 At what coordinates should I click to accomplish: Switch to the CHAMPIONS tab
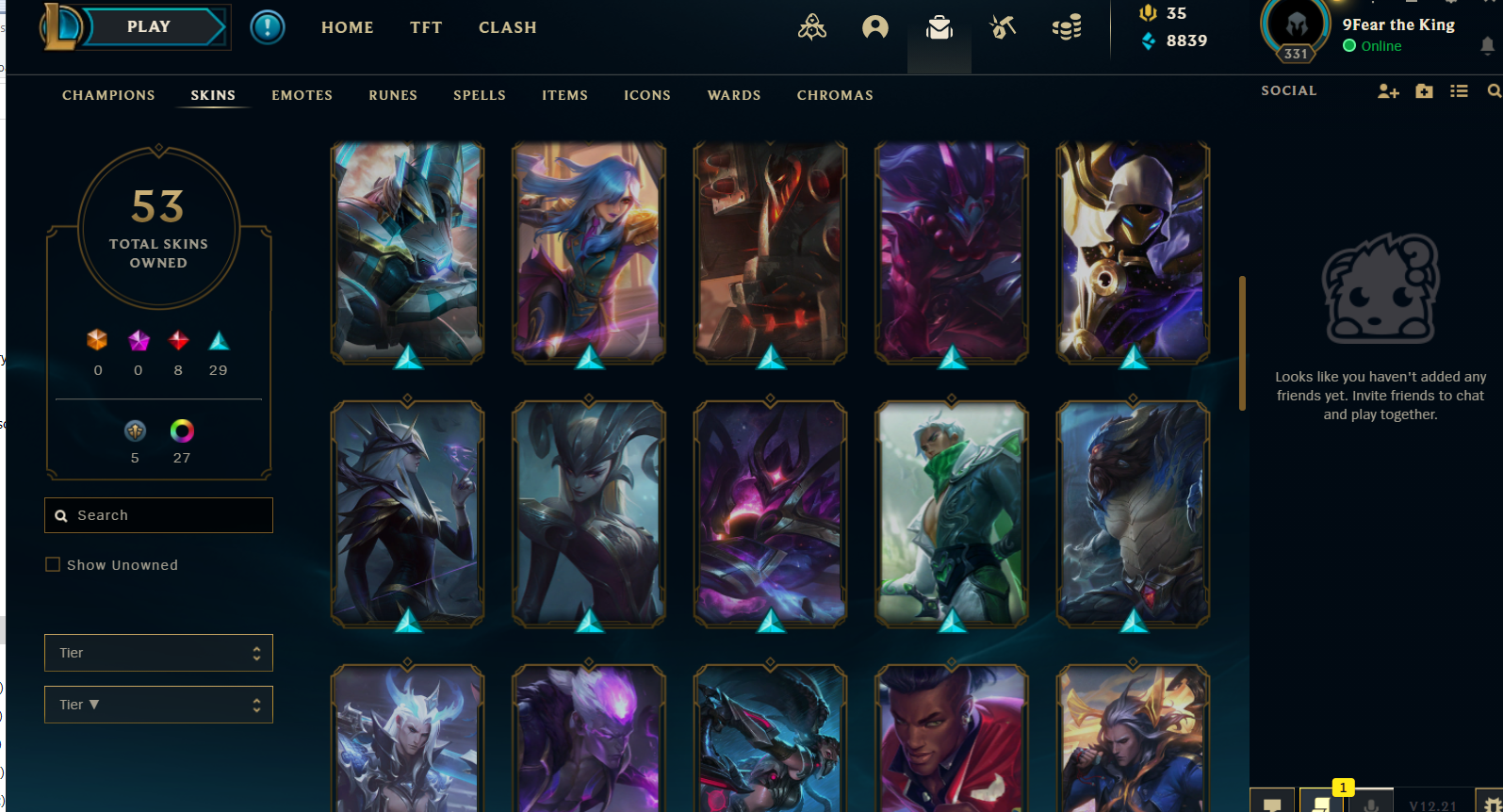108,95
